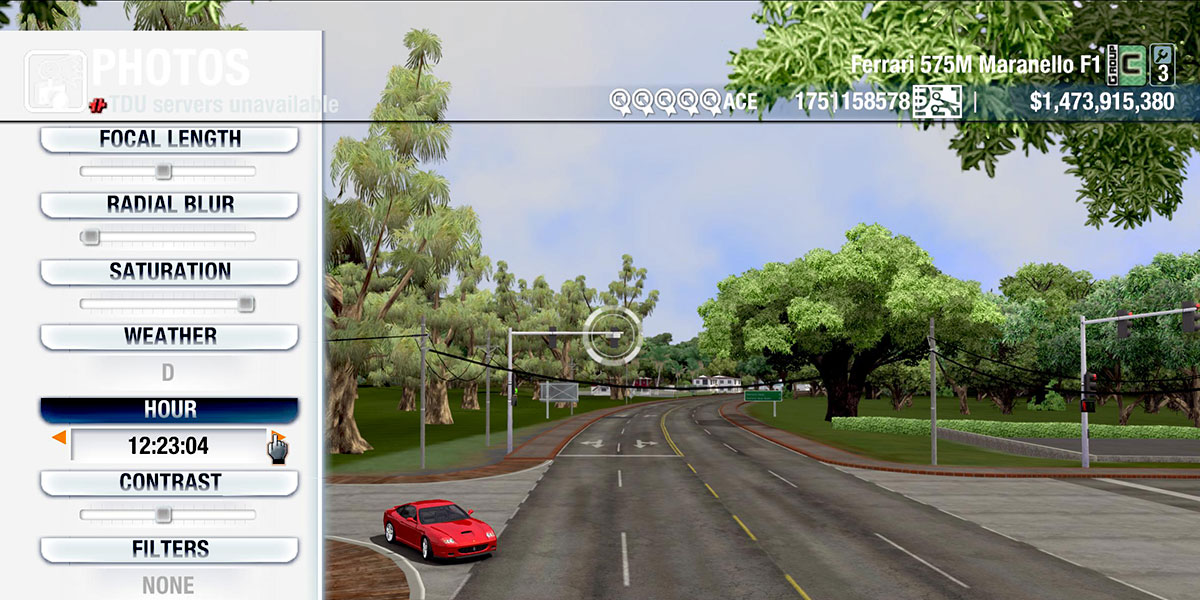Image resolution: width=1200 pixels, height=600 pixels.
Task: Choose the Radial Blur option
Action: click(x=169, y=204)
